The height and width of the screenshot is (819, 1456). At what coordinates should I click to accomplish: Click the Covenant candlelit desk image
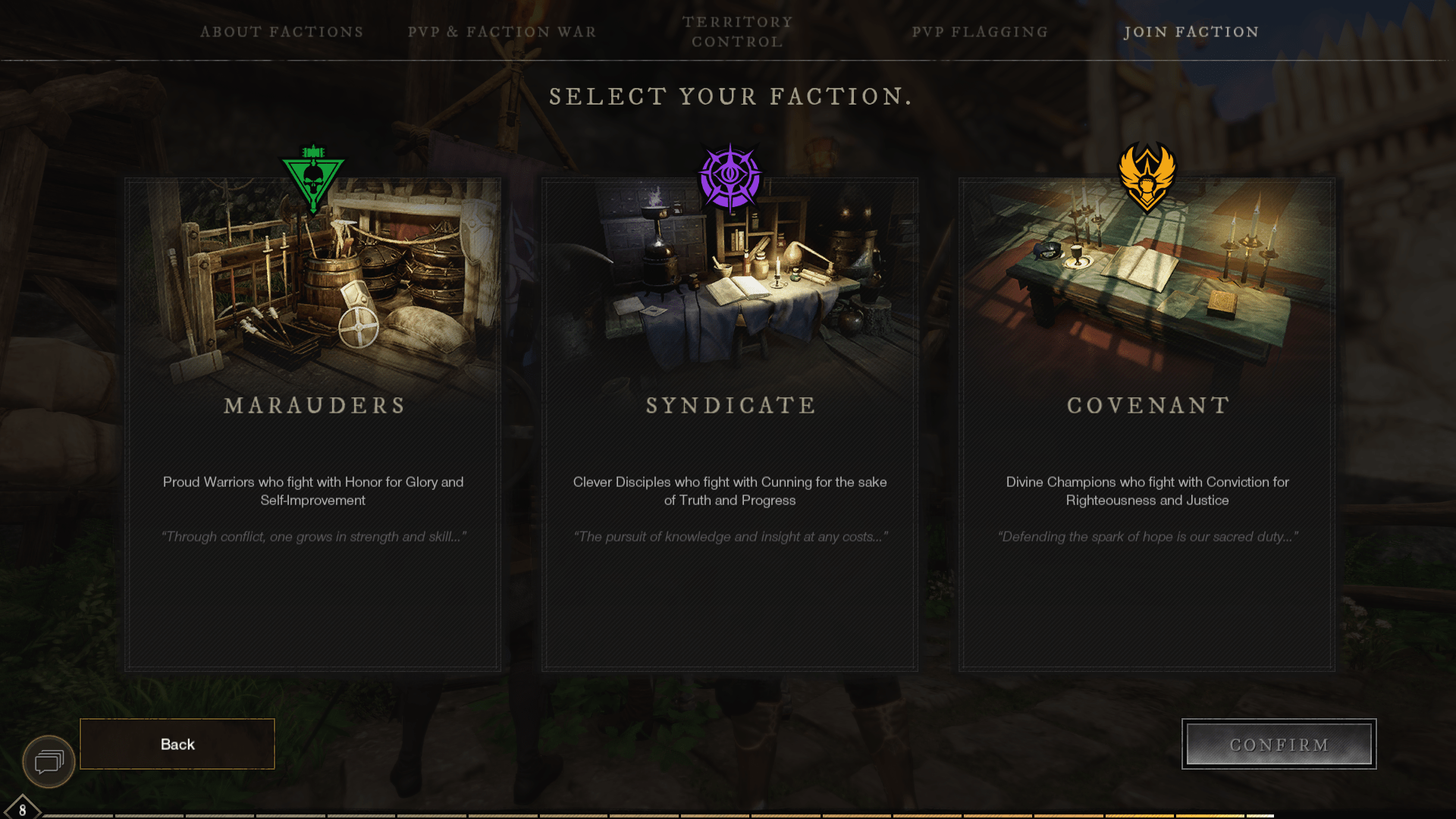1147,281
